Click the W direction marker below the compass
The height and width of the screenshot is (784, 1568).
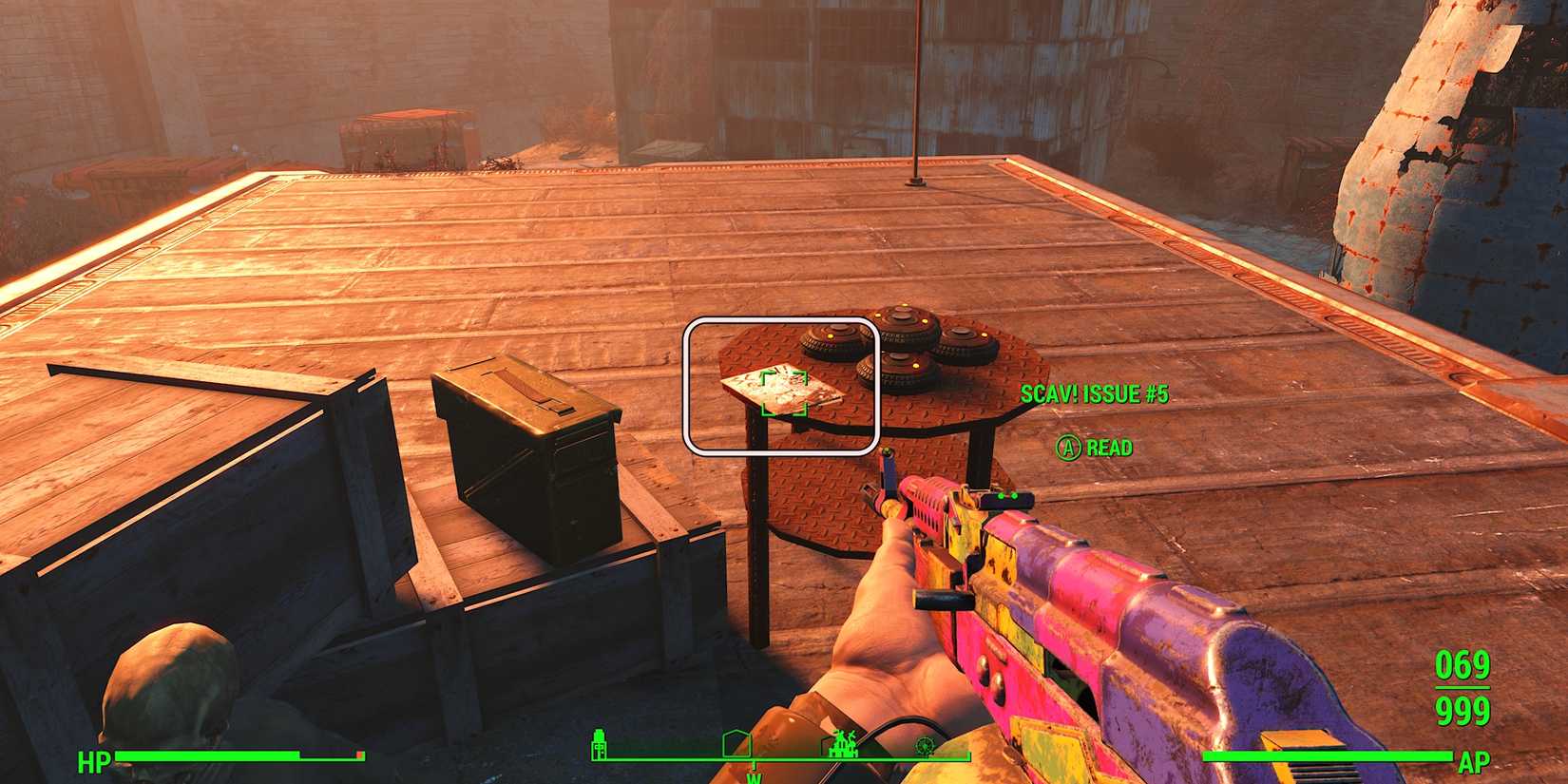pyautogui.click(x=754, y=777)
